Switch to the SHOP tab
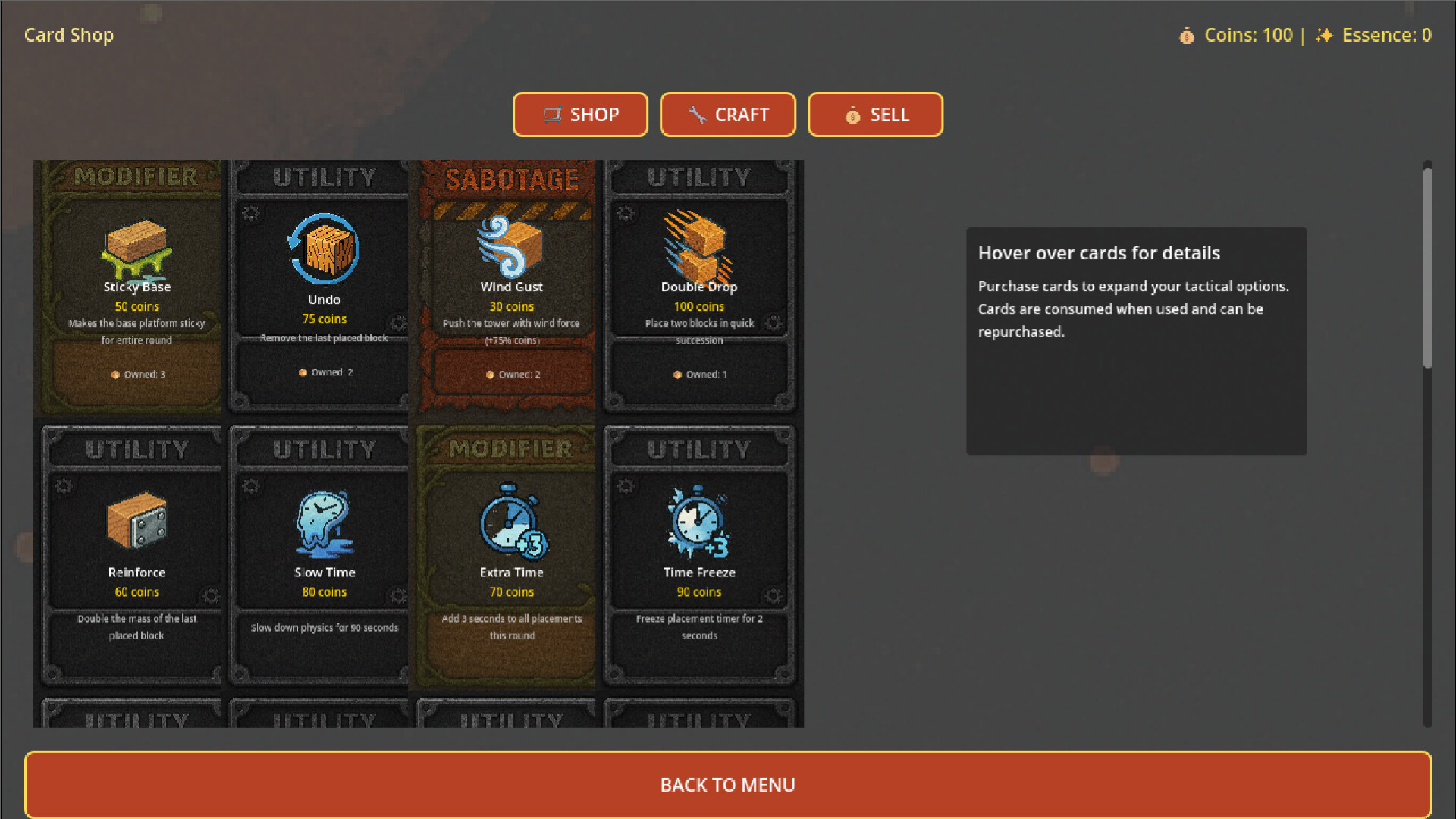 [580, 115]
